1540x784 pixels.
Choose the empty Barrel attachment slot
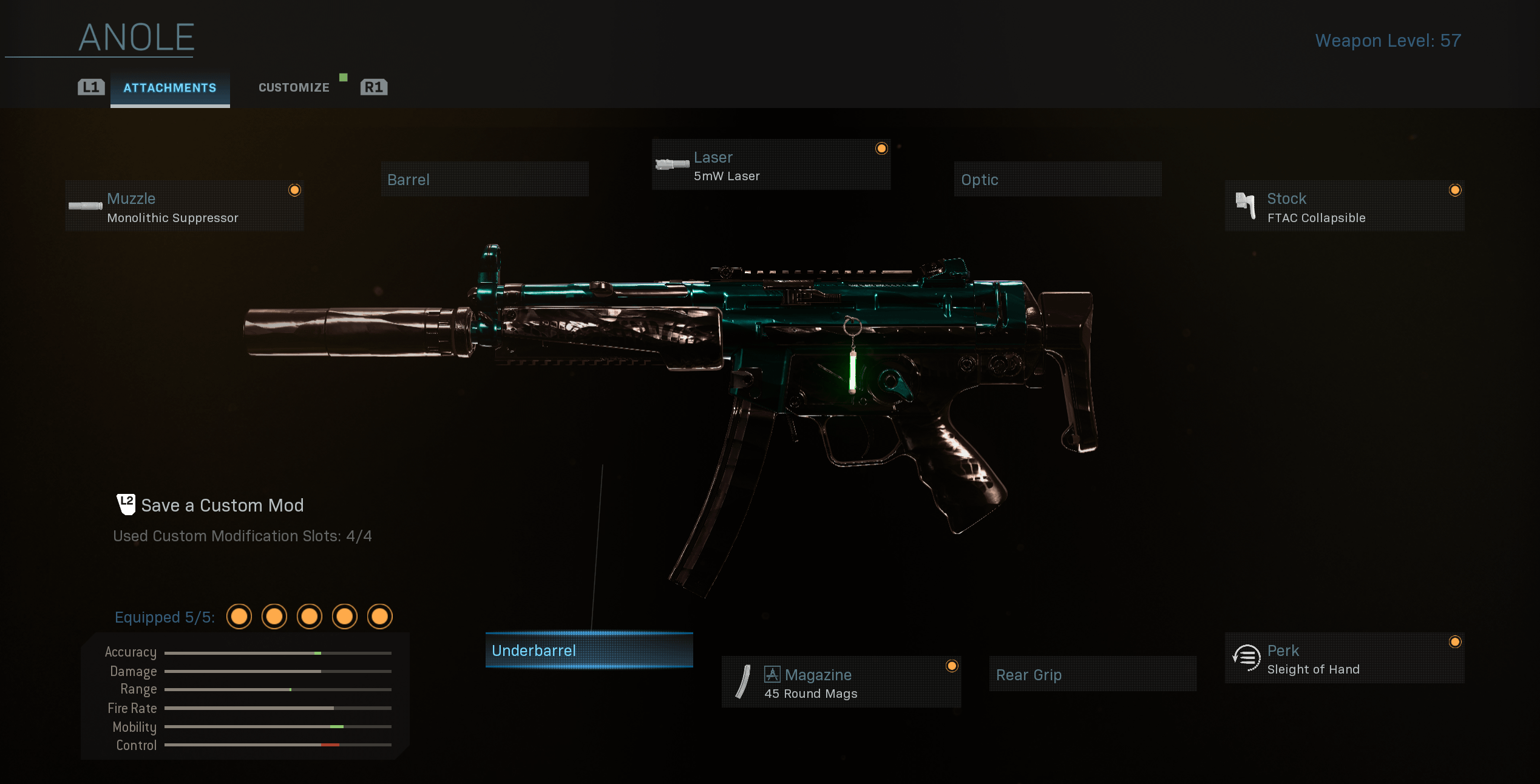coord(484,180)
